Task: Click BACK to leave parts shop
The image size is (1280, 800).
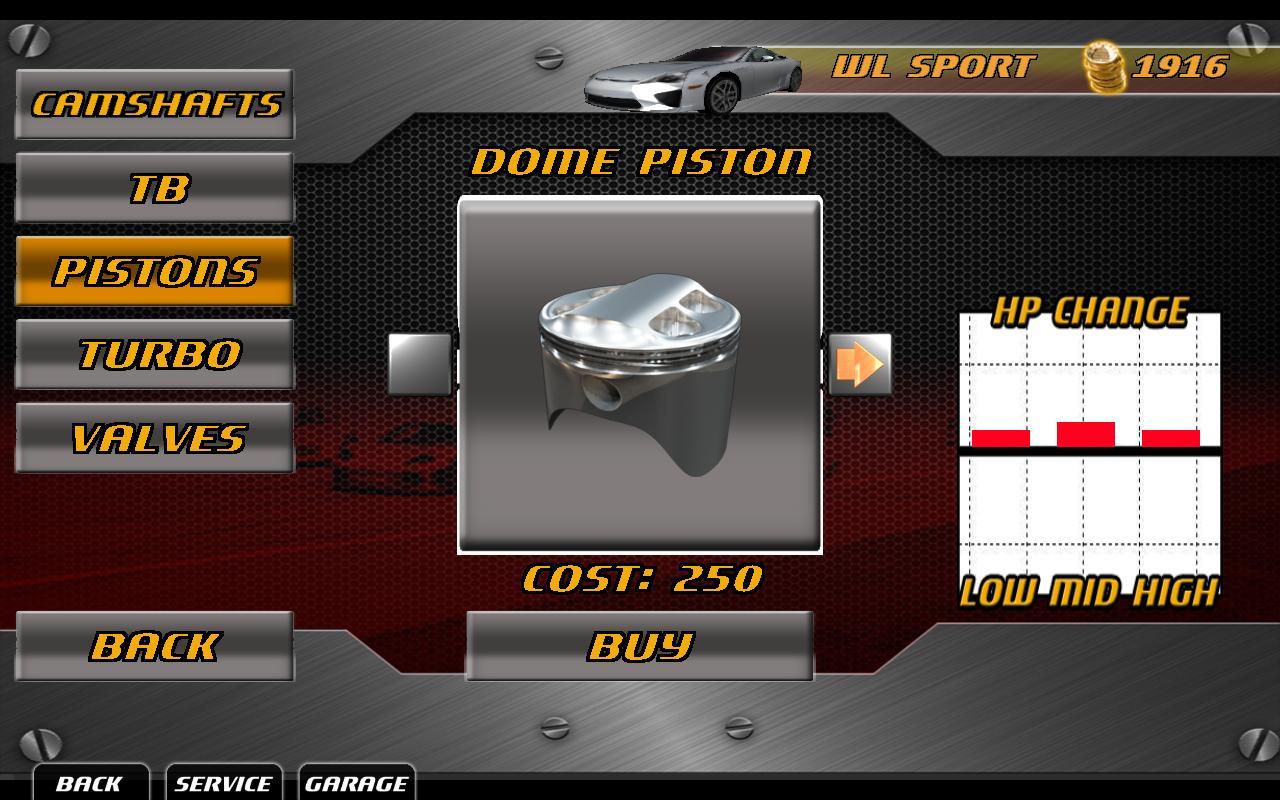Action: pos(154,645)
